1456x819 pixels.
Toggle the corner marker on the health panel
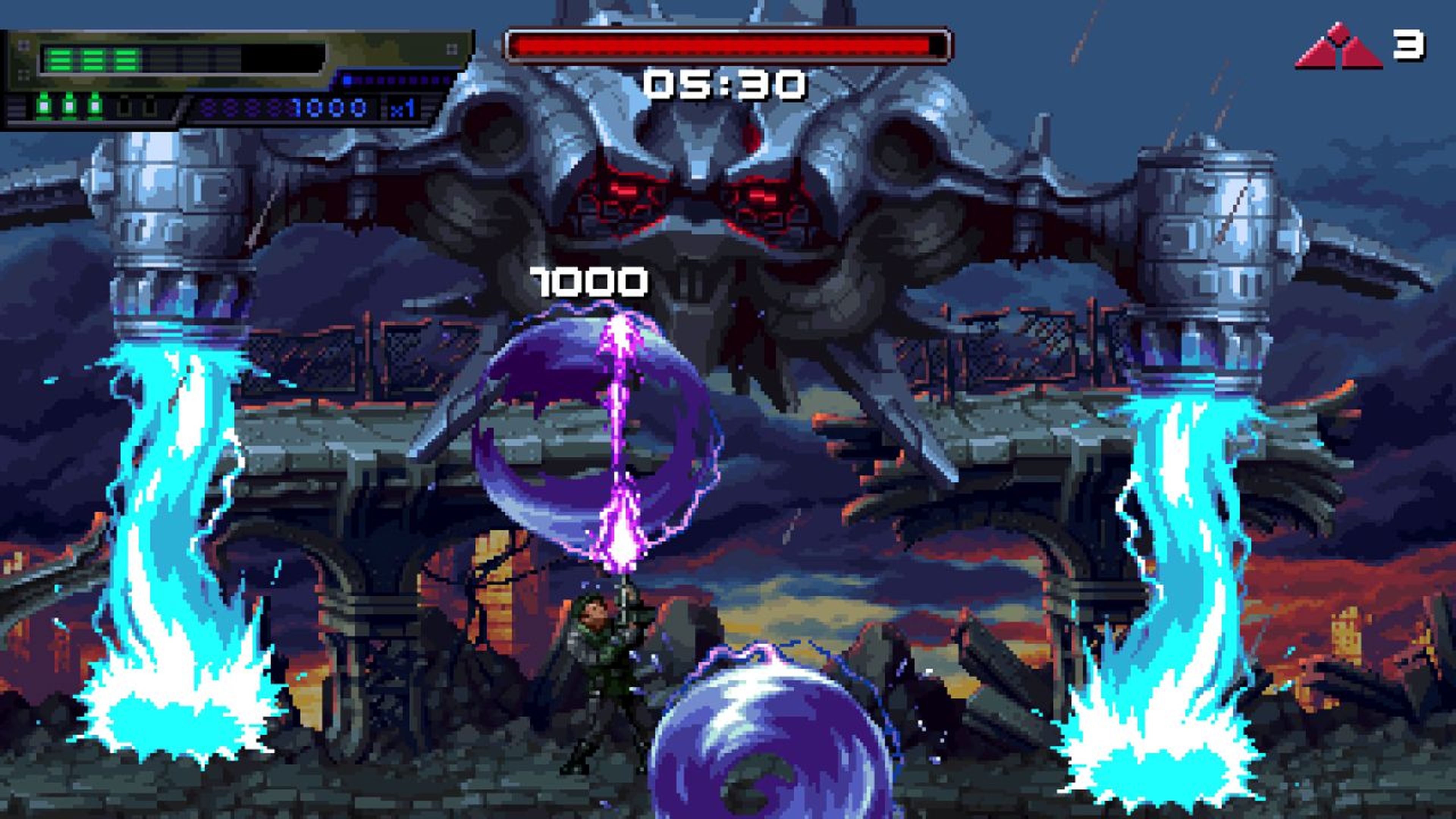point(24,45)
